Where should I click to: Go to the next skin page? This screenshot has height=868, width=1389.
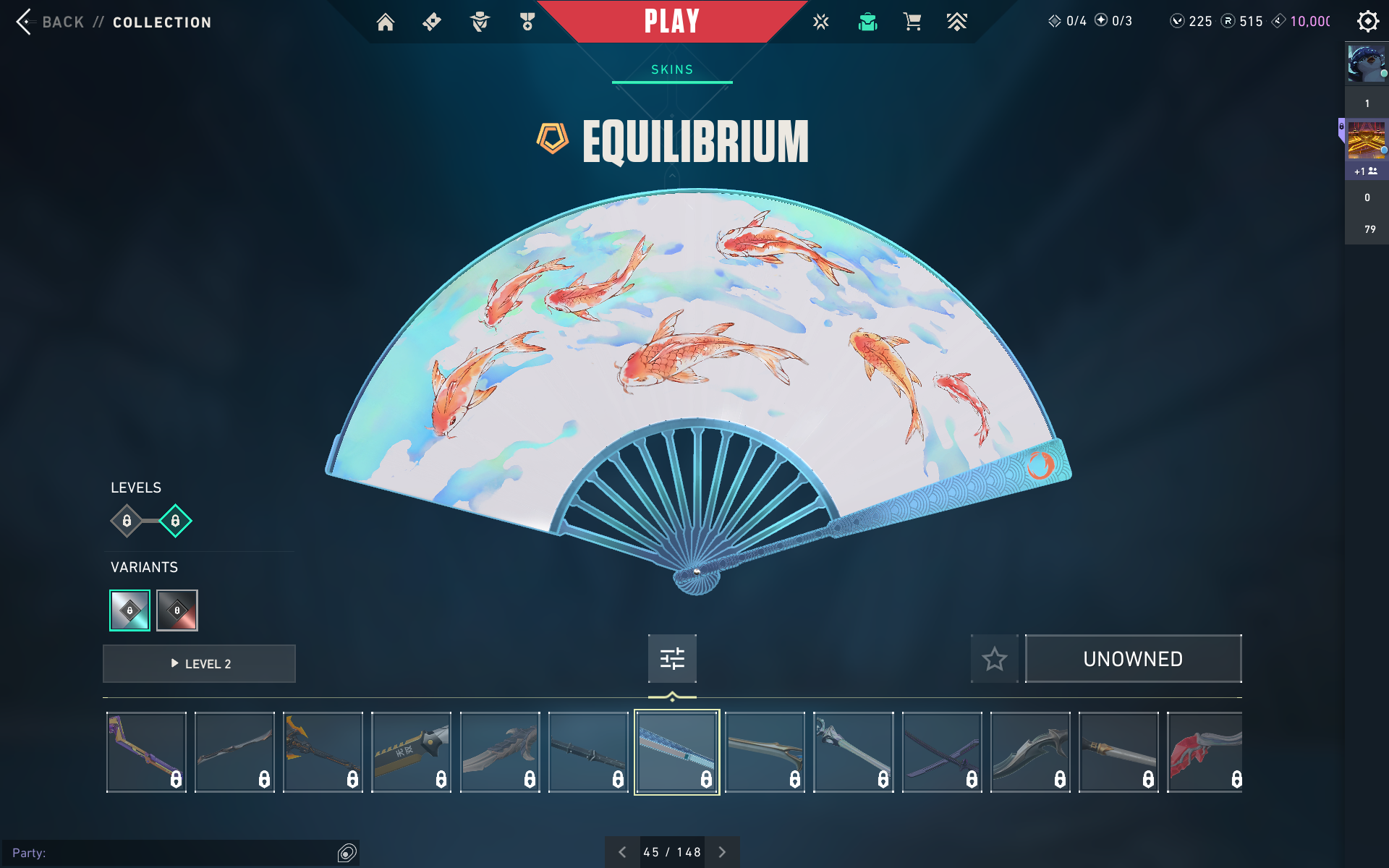tap(722, 852)
